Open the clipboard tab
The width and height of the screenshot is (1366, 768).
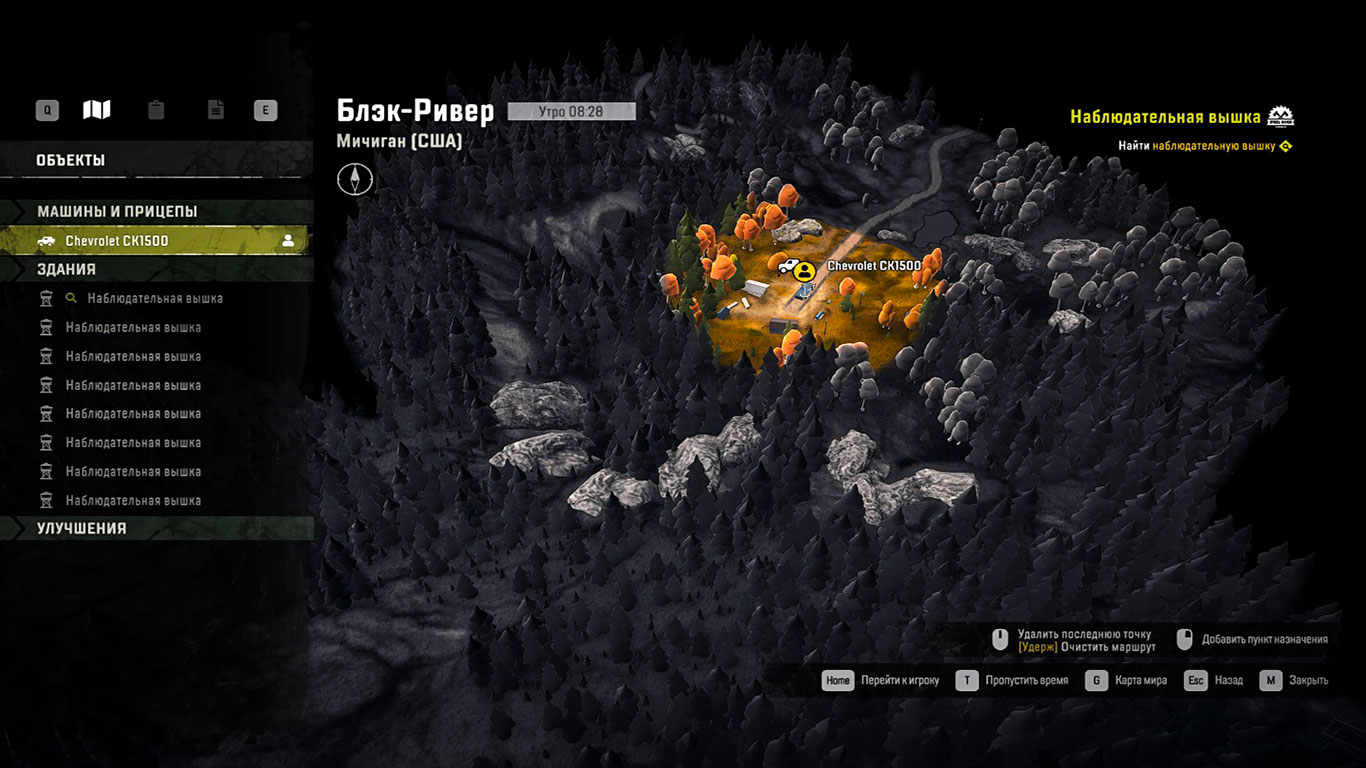click(x=156, y=110)
